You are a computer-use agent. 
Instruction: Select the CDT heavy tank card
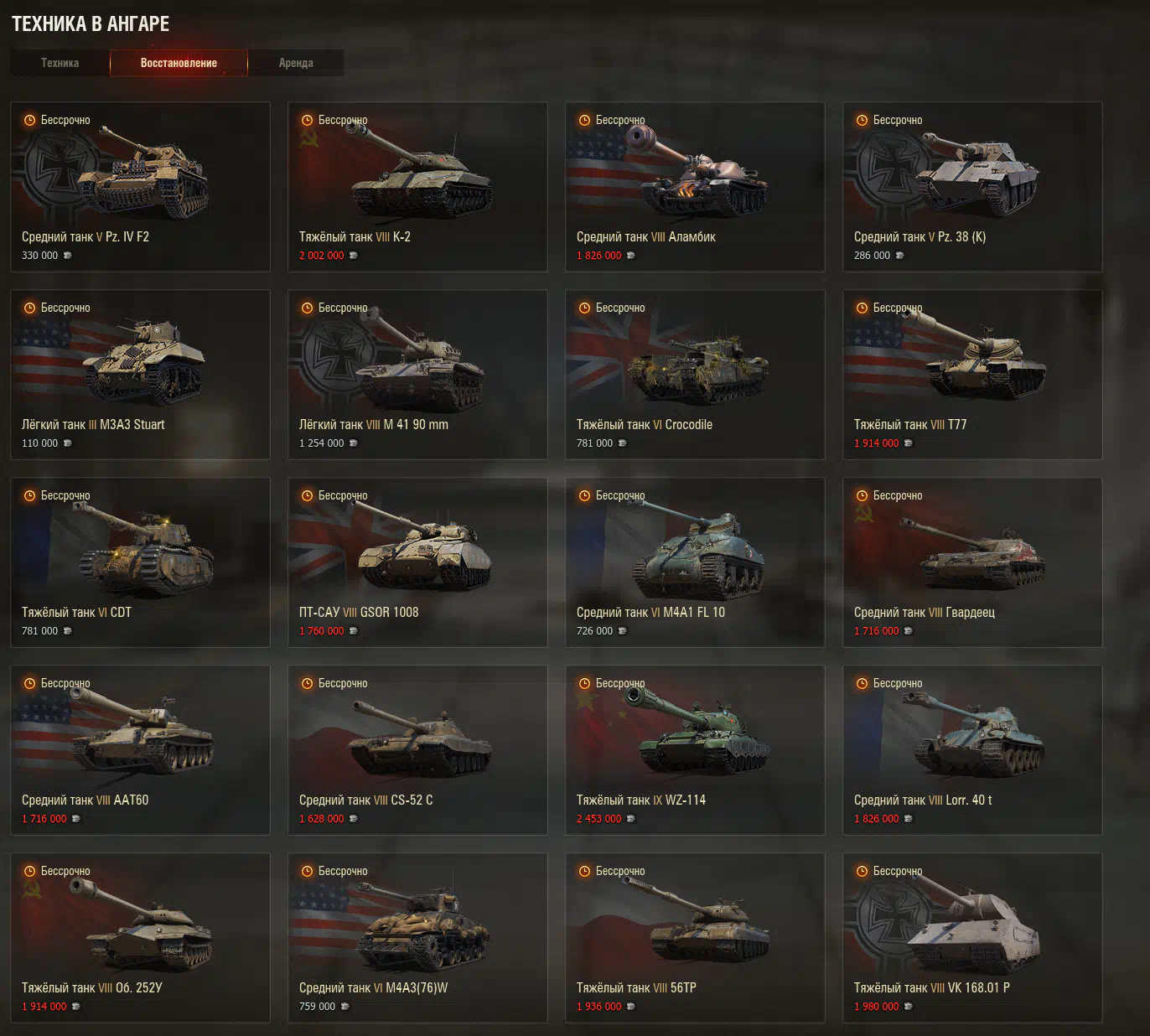140,562
